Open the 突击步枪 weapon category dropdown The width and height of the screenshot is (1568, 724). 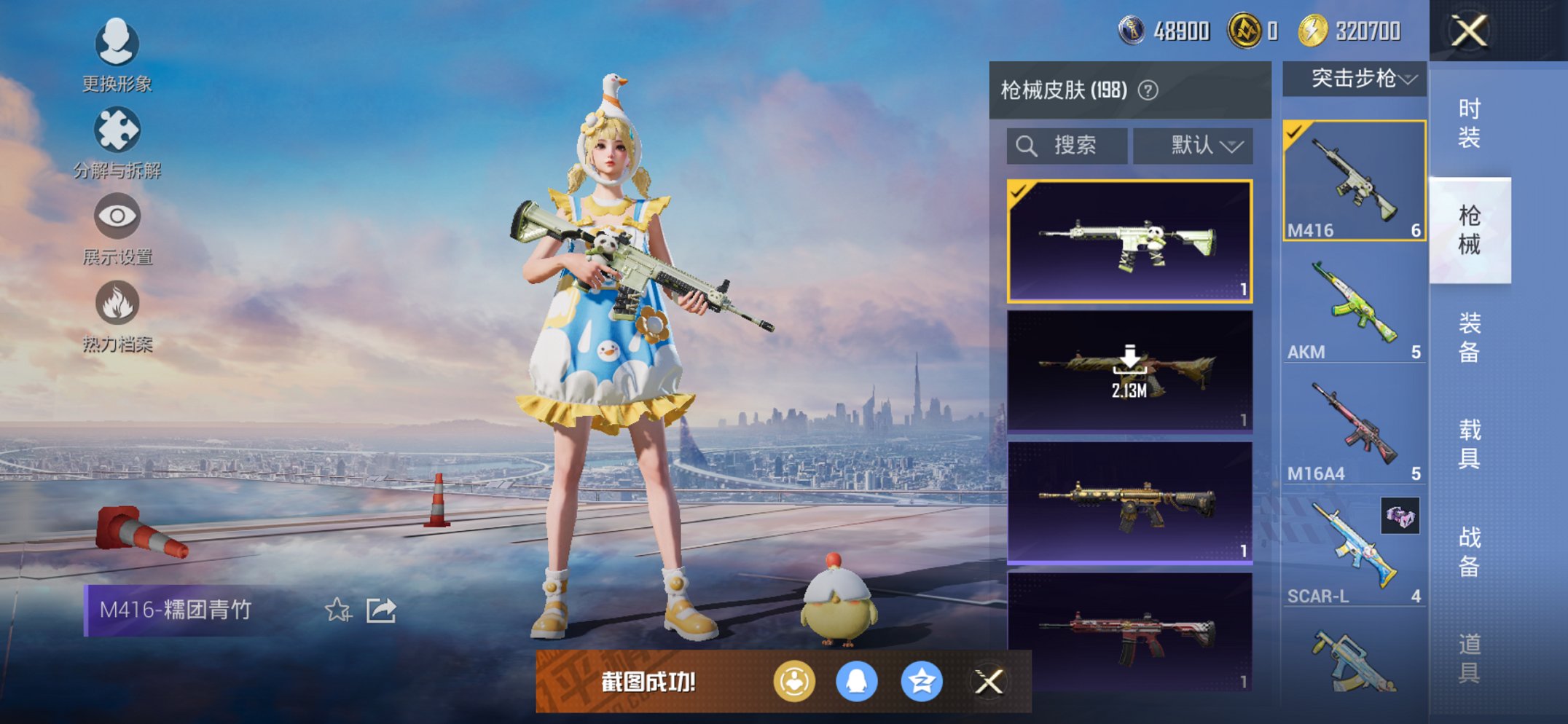tap(1353, 80)
